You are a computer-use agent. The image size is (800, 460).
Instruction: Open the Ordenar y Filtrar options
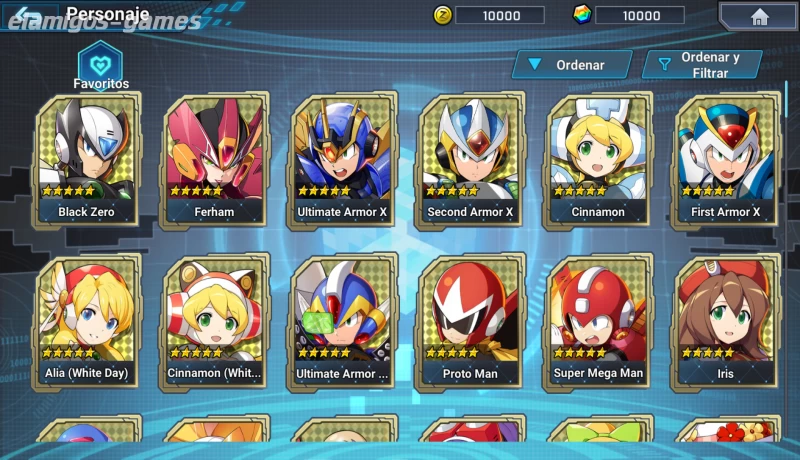tap(702, 65)
